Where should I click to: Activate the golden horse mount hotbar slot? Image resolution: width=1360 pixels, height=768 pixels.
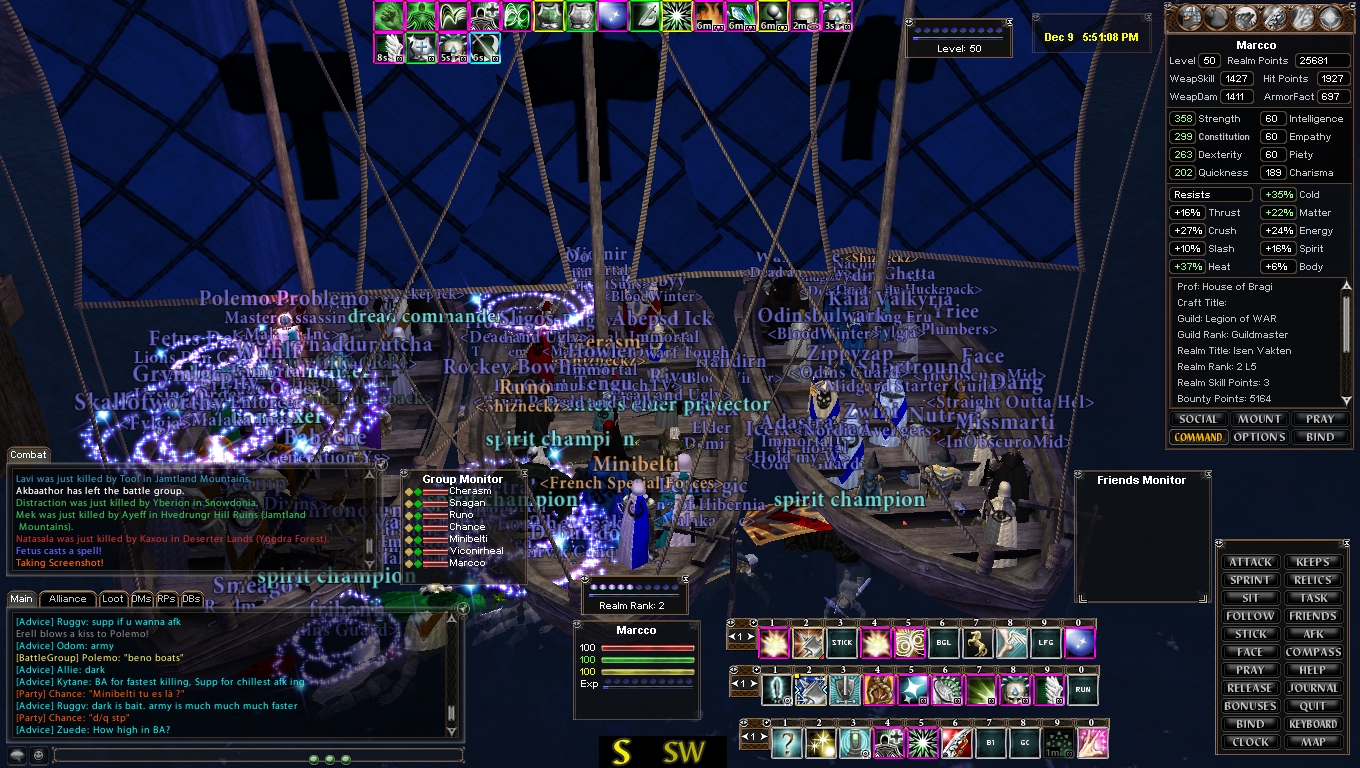pyautogui.click(x=977, y=643)
